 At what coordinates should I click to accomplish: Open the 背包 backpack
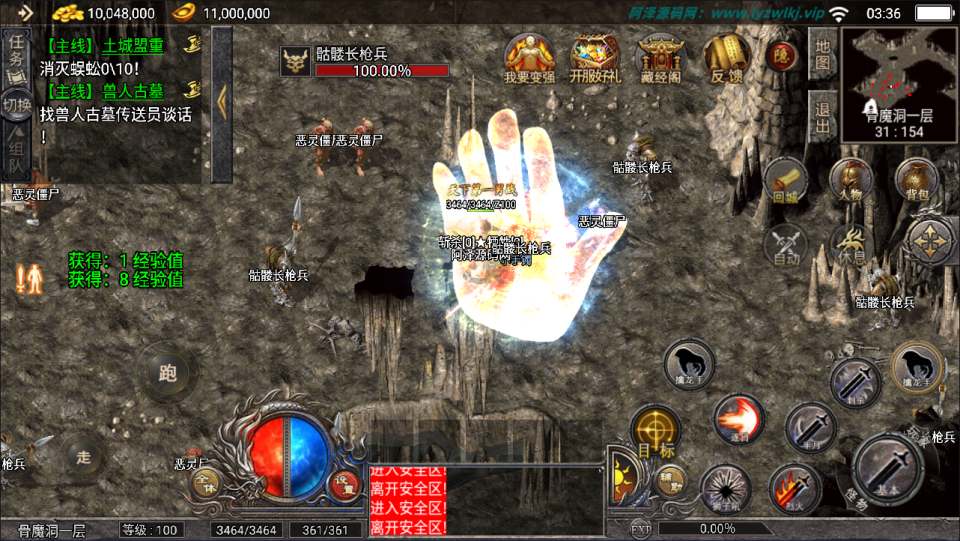(915, 180)
